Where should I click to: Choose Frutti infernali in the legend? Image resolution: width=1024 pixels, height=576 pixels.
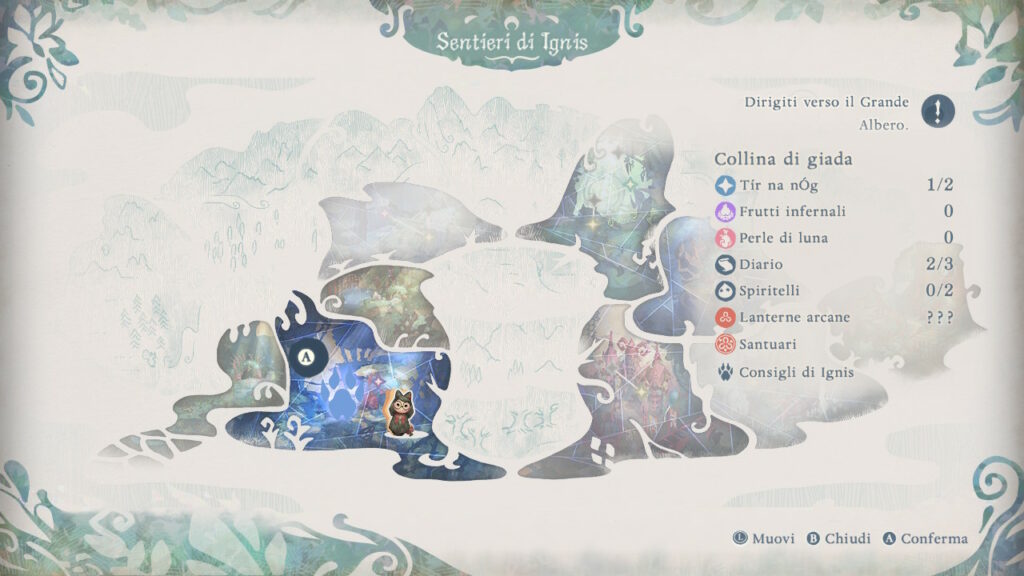point(792,211)
